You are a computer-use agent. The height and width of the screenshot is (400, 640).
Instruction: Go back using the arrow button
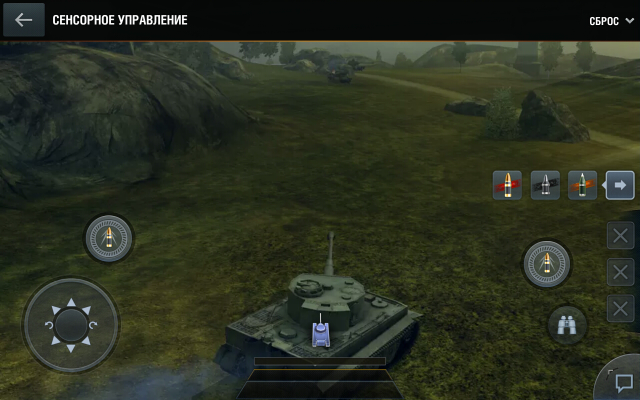pos(24,19)
